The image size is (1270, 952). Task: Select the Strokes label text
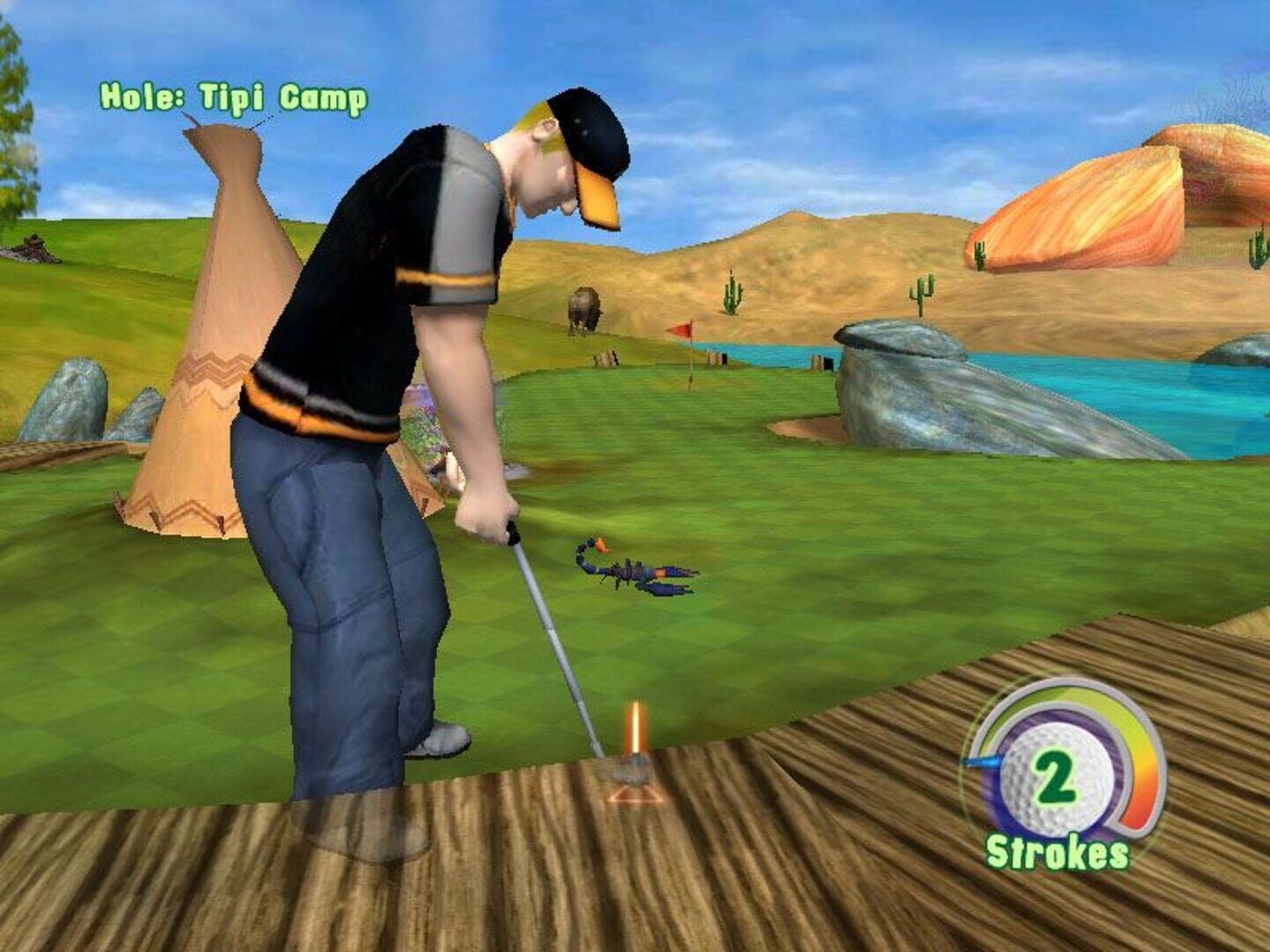(x=1058, y=851)
